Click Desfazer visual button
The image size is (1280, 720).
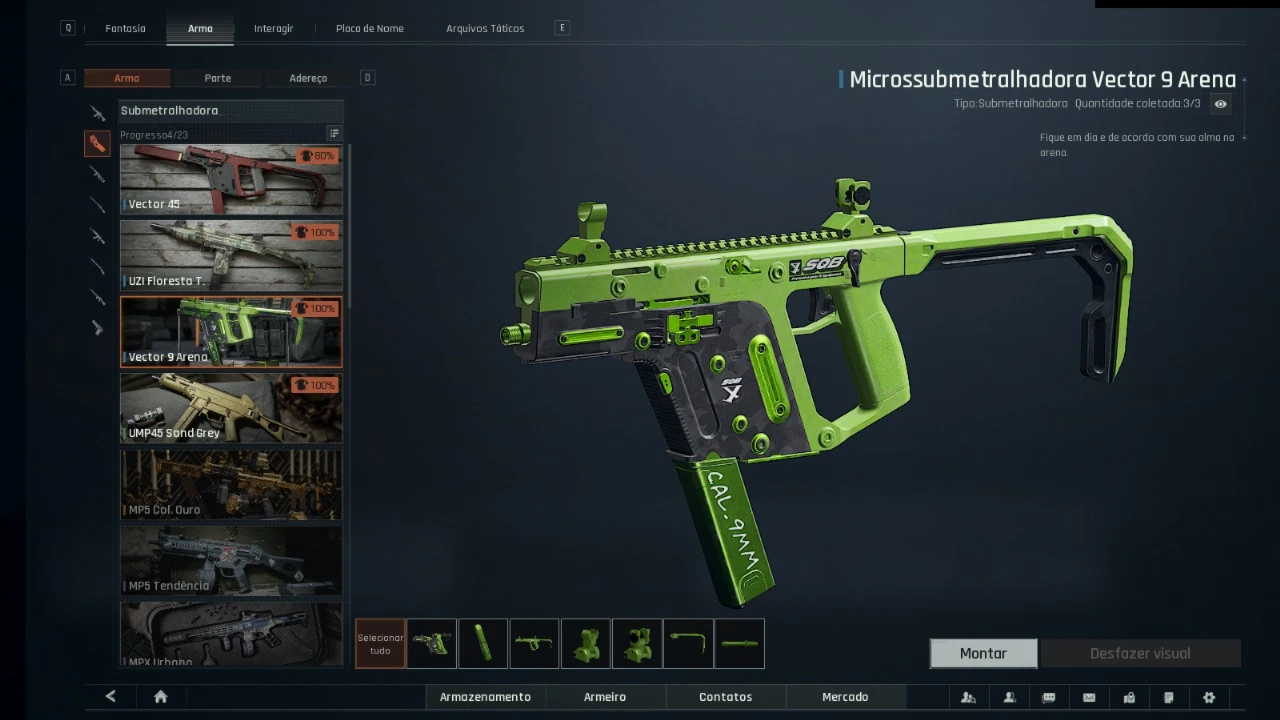coord(1140,653)
